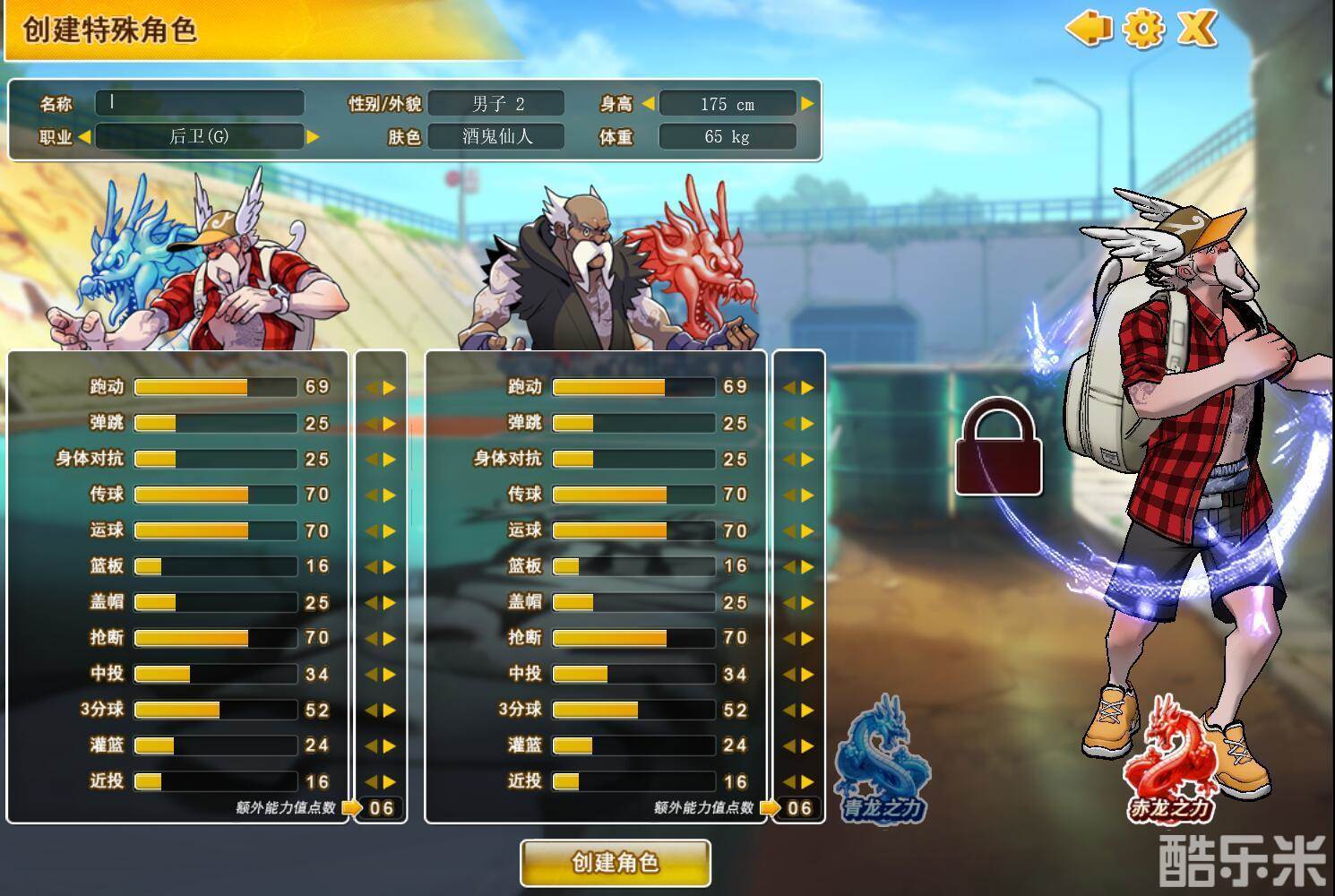Select next 职业 position with right arrow
The image size is (1335, 896).
[313, 137]
